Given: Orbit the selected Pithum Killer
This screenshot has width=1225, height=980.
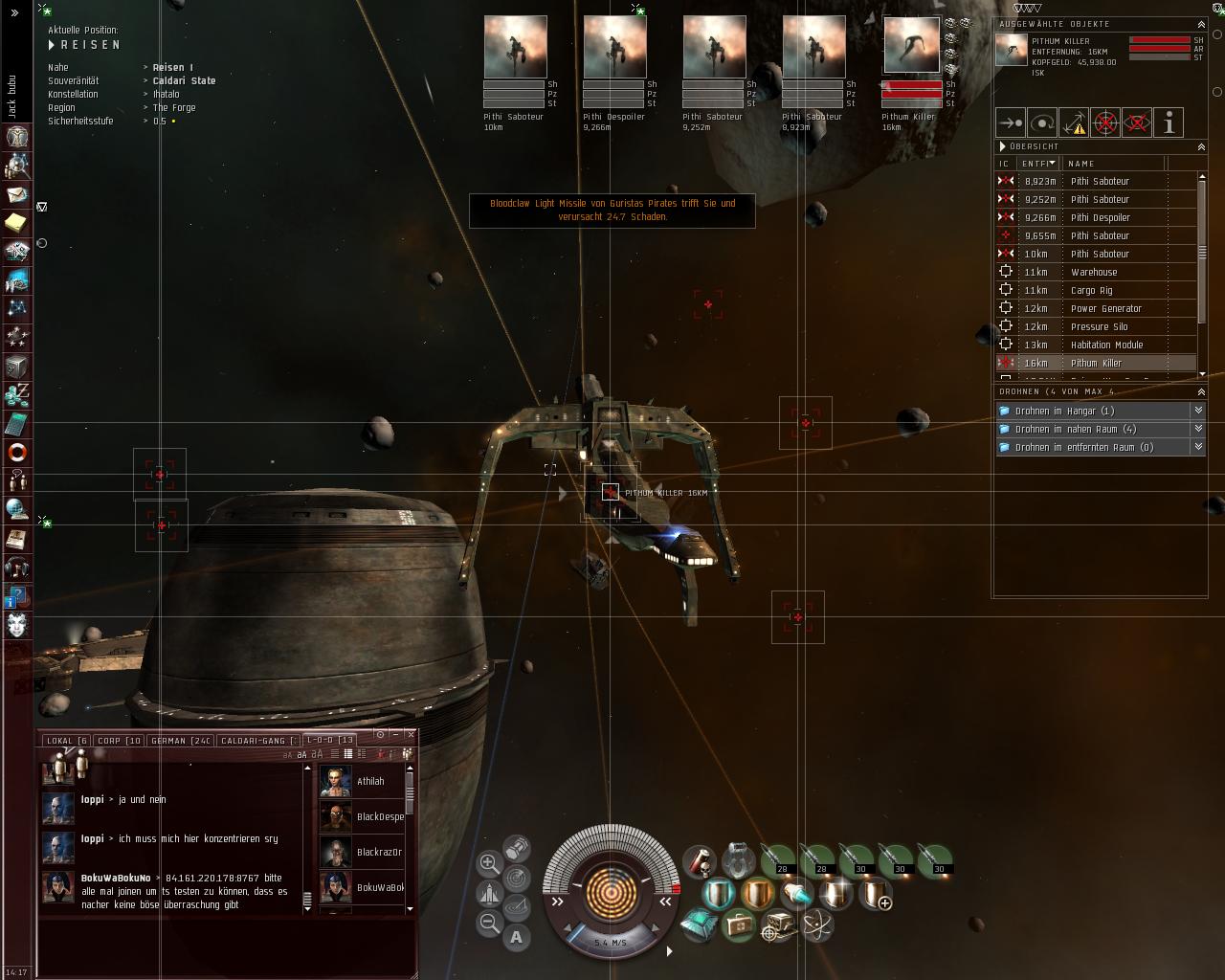Looking at the screenshot, I should (x=1042, y=122).
